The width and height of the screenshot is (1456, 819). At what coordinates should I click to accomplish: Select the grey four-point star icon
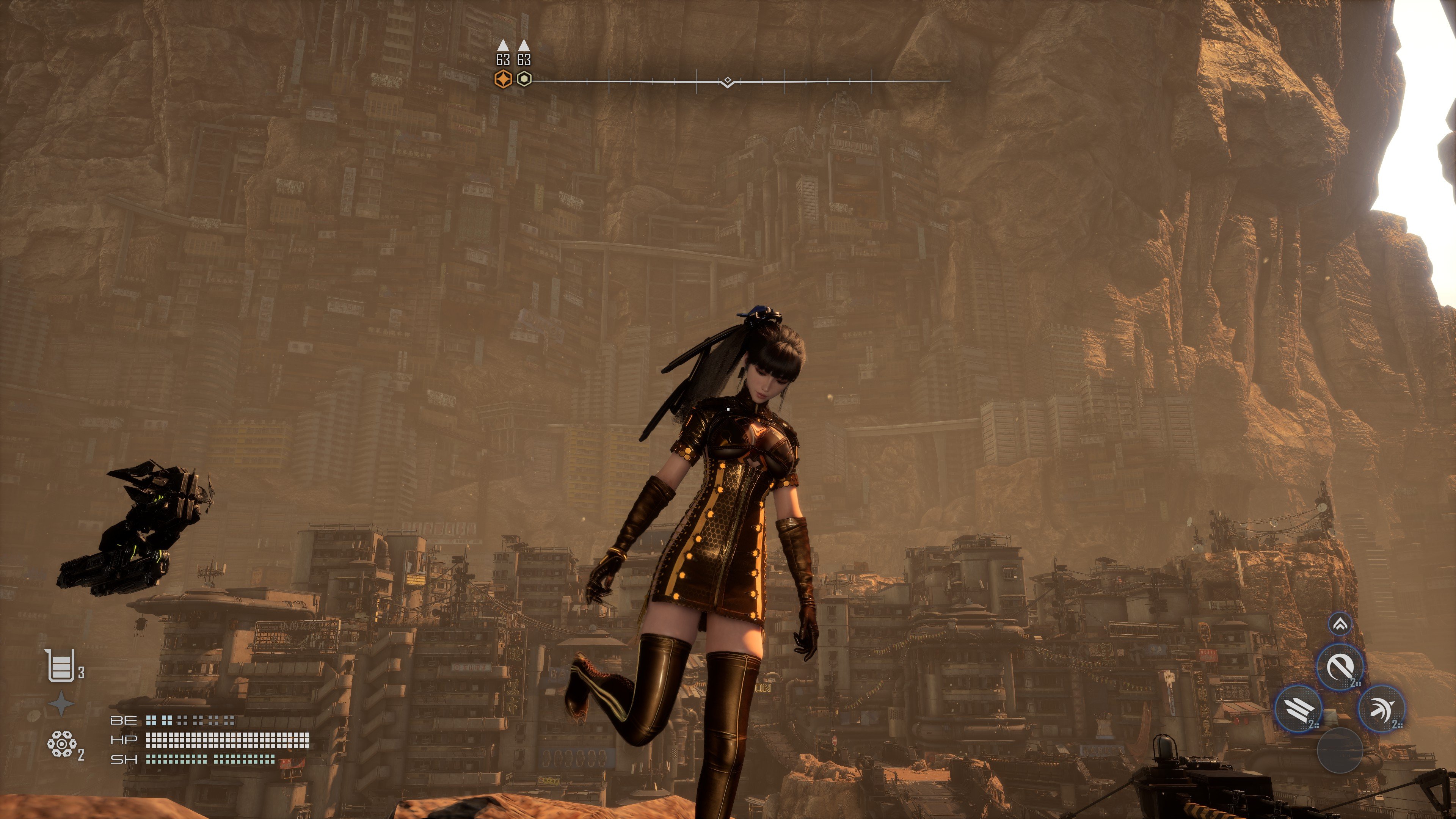61,704
